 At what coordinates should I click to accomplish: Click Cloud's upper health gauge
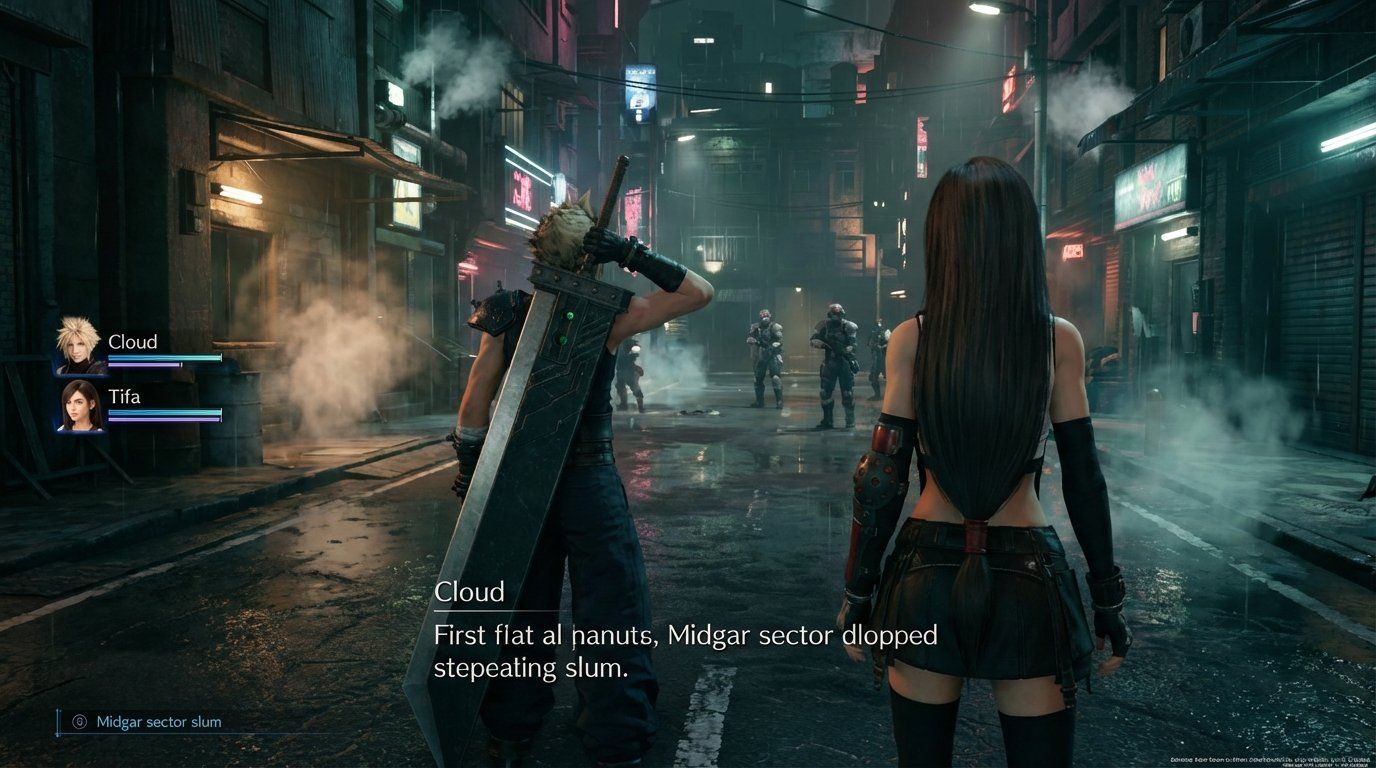click(x=165, y=357)
